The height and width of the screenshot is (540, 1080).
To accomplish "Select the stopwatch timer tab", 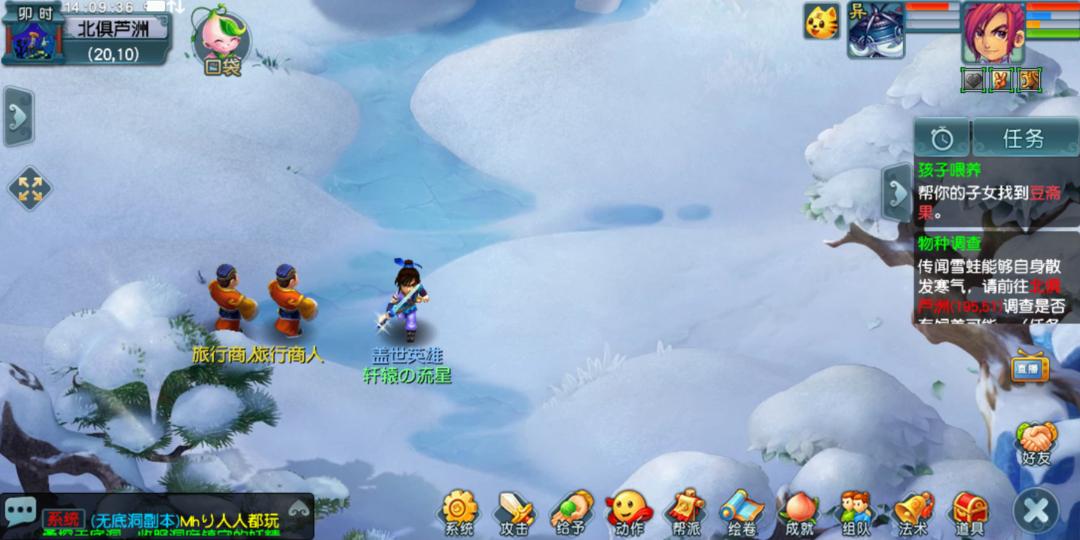I will point(942,138).
